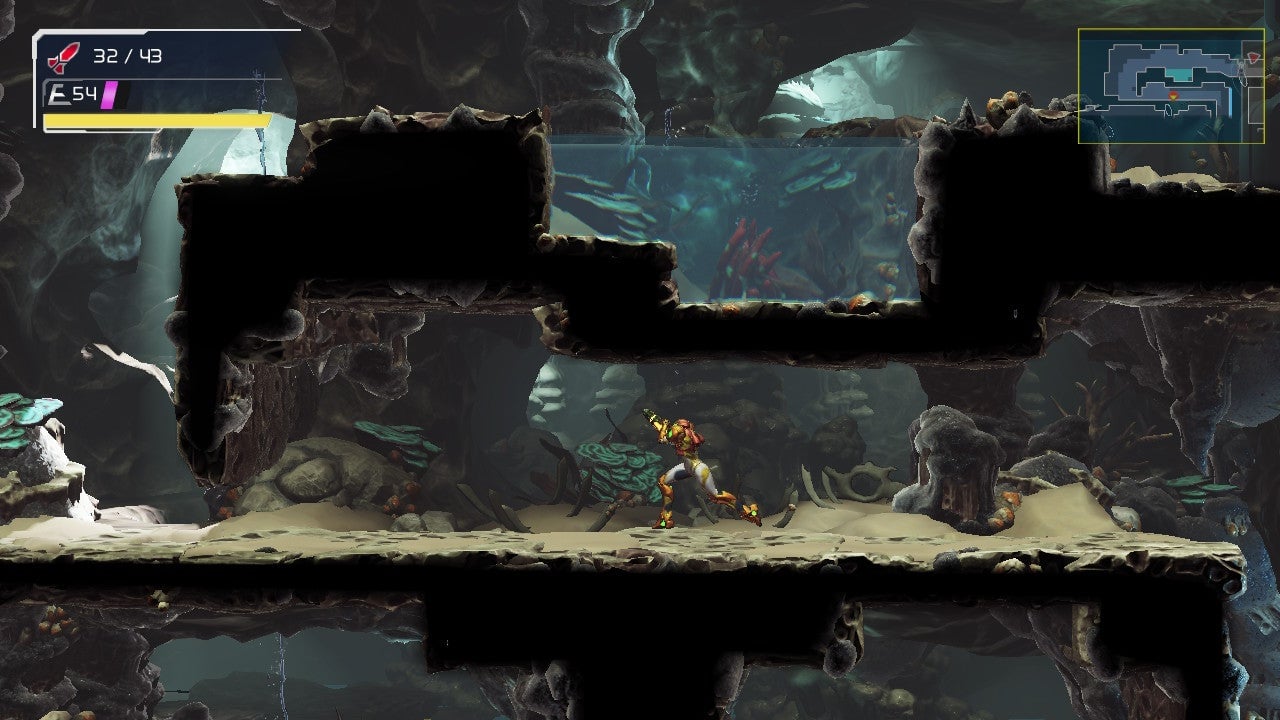Open the small room cell below the player marker
Viewport: 1280px width, 720px height.
pyautogui.click(x=1169, y=112)
